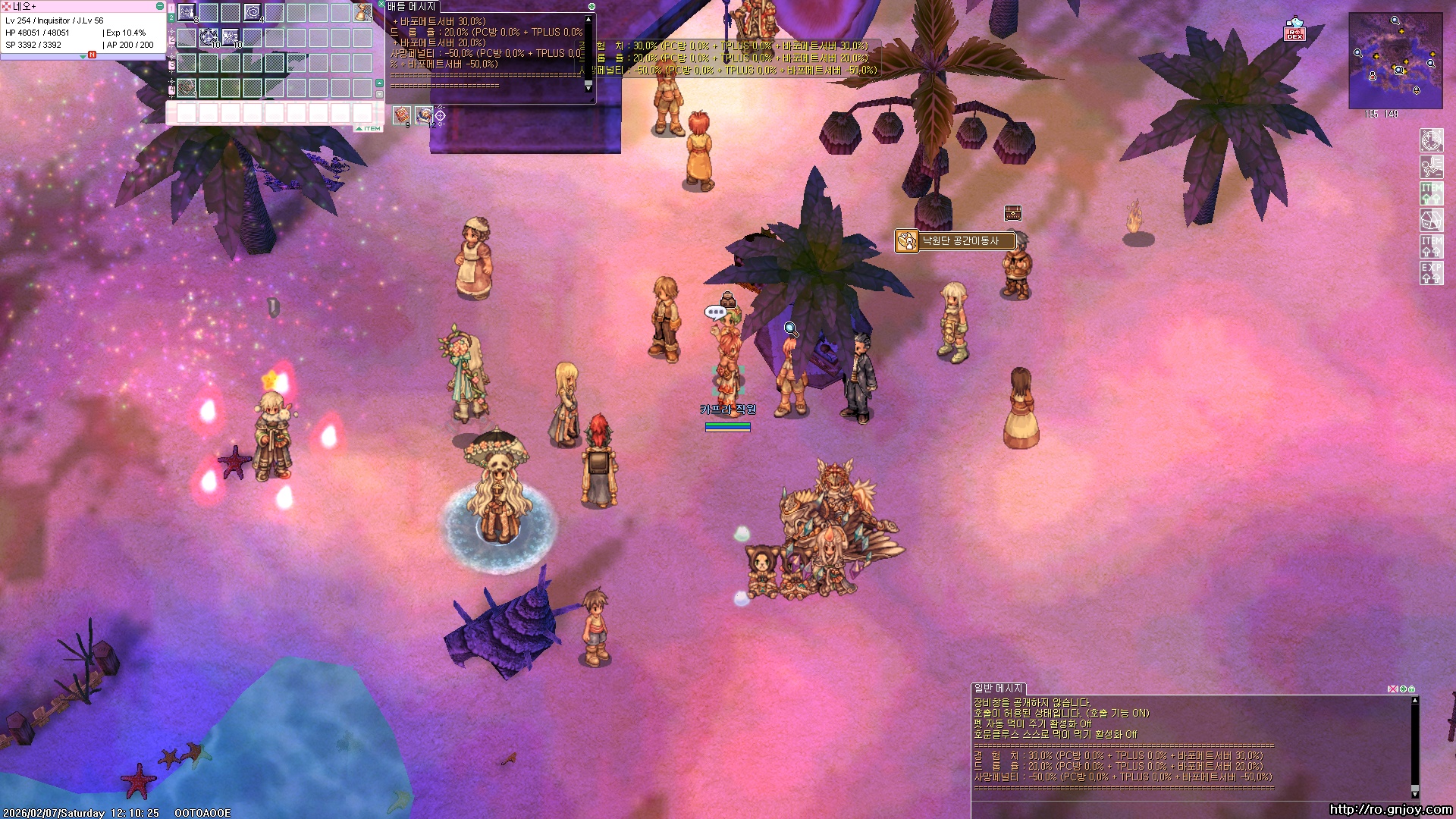
Task: Click the paradise teleporter label (낙원단 공간이동사)
Action: coord(960,241)
